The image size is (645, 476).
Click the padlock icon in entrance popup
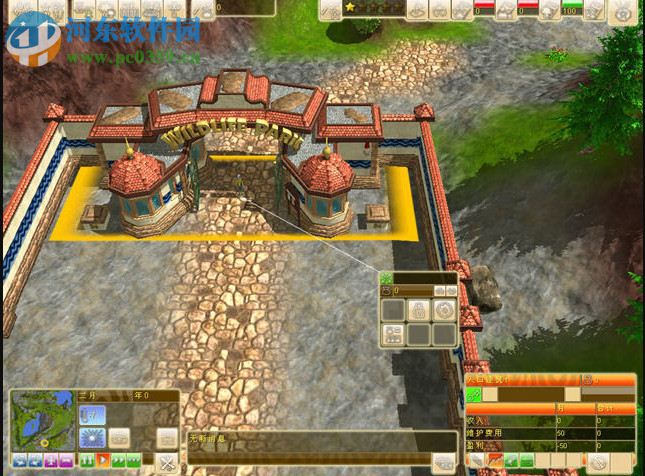pos(419,310)
